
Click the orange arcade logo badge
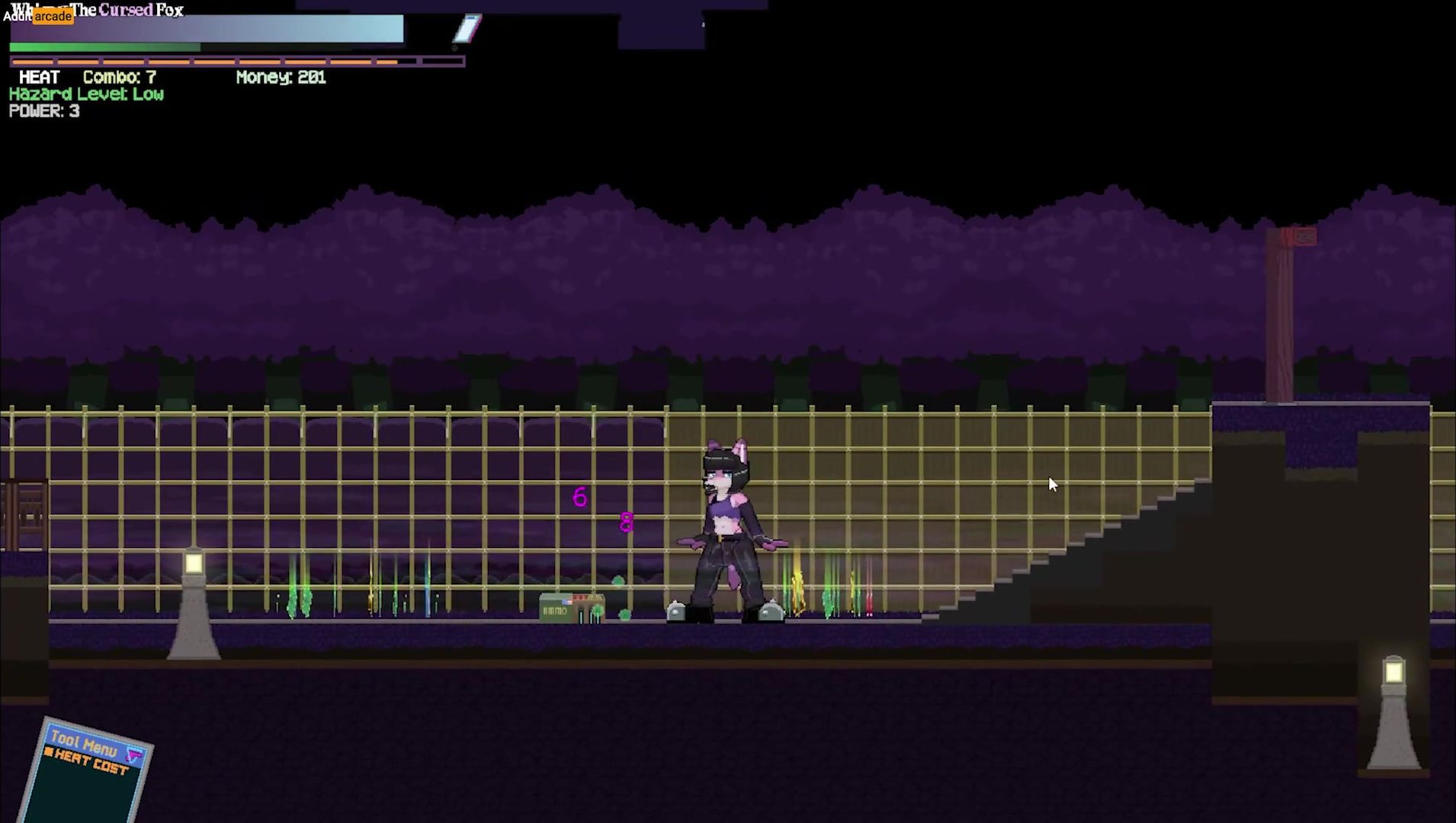pyautogui.click(x=53, y=16)
